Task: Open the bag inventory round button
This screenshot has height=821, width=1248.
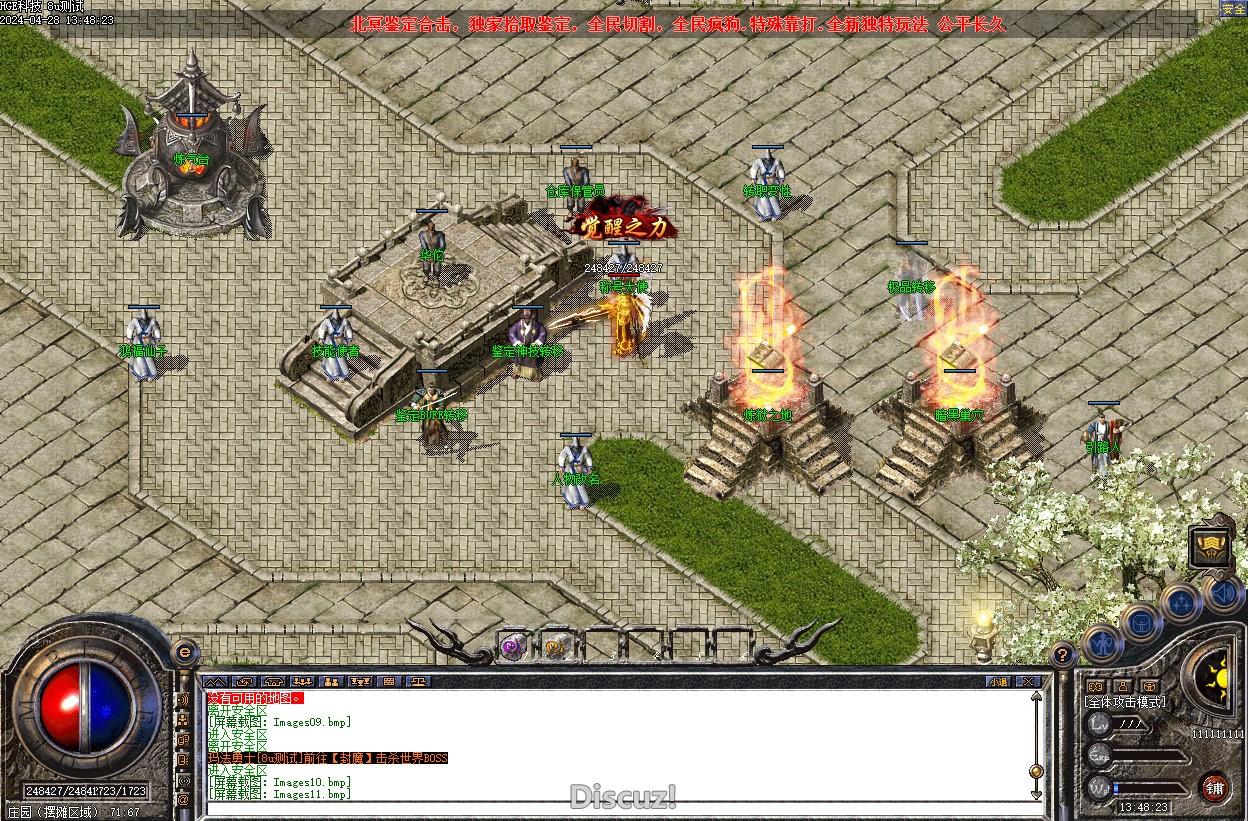Action: pyautogui.click(x=1141, y=624)
